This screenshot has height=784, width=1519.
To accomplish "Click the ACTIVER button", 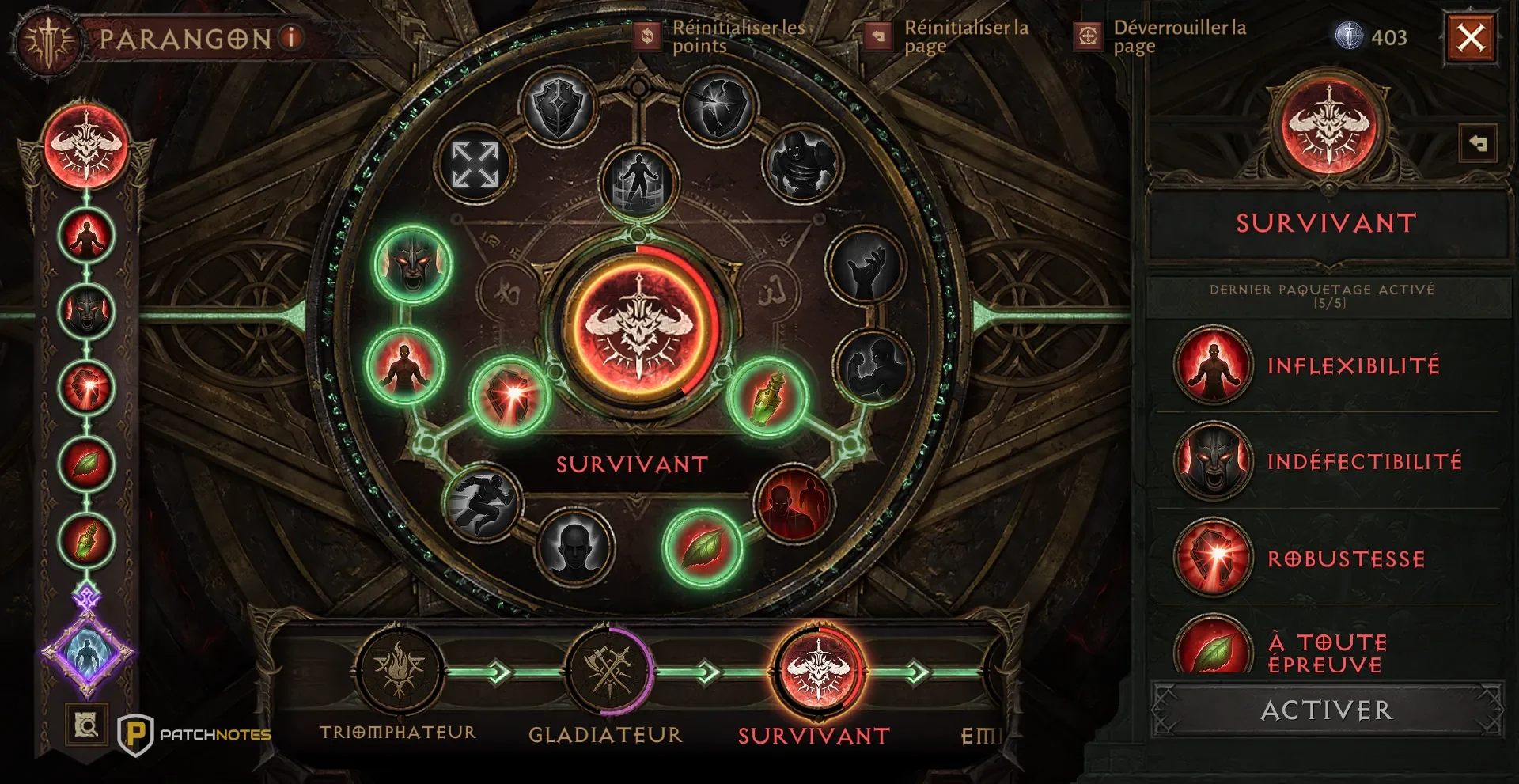I will pyautogui.click(x=1327, y=710).
